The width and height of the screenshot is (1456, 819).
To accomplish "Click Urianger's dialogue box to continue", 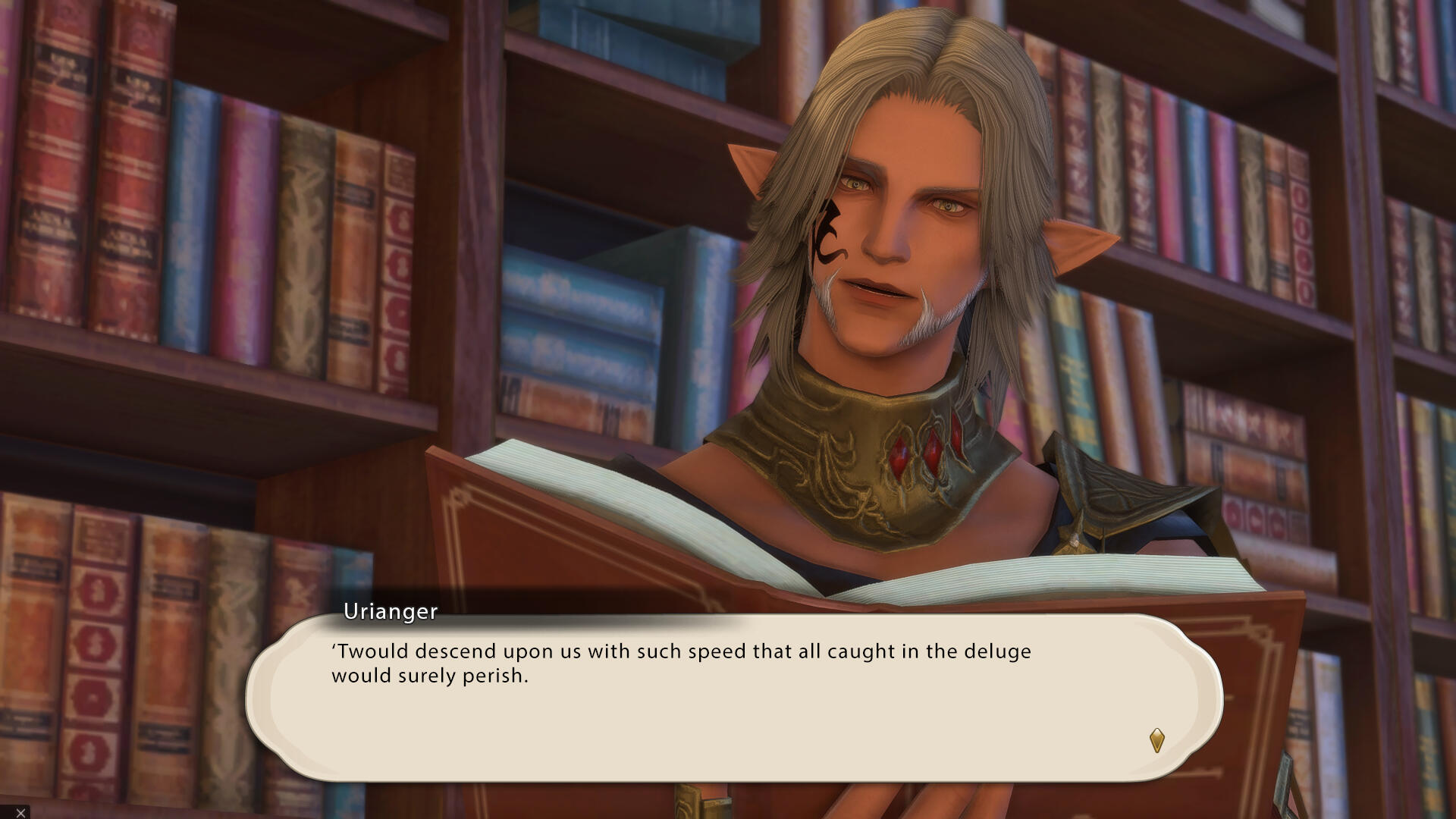I will pyautogui.click(x=733, y=698).
